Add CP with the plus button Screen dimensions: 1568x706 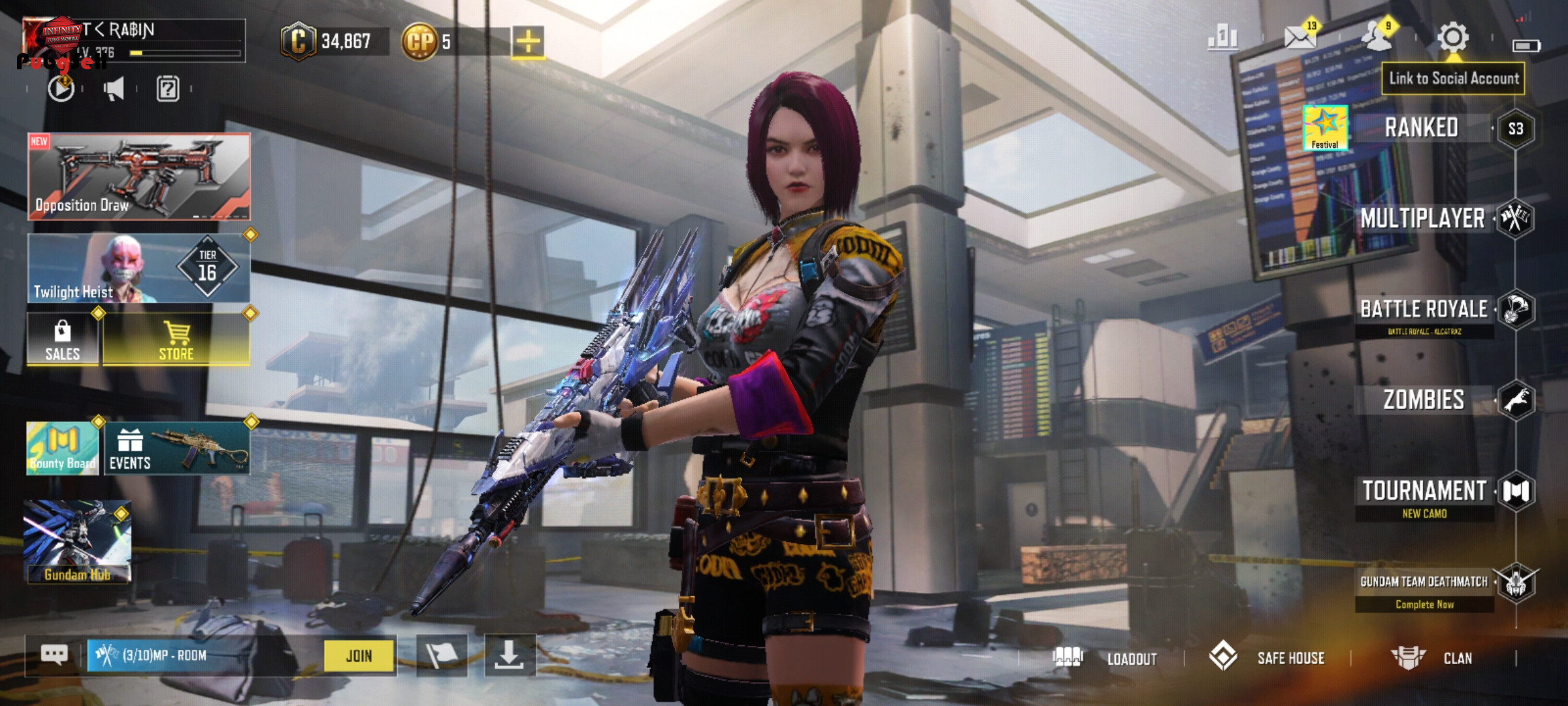(x=528, y=42)
